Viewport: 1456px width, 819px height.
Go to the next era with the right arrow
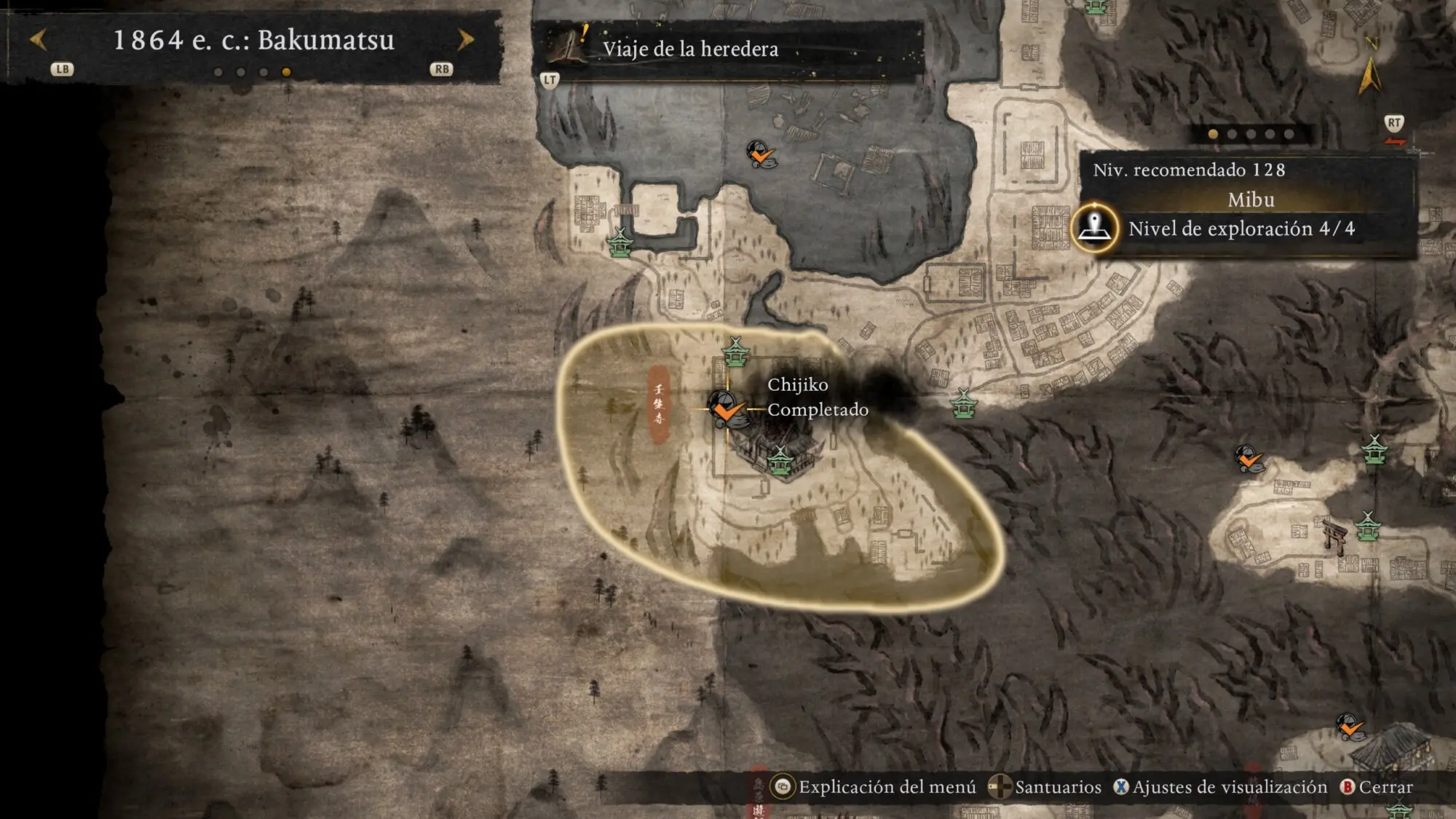pyautogui.click(x=465, y=39)
